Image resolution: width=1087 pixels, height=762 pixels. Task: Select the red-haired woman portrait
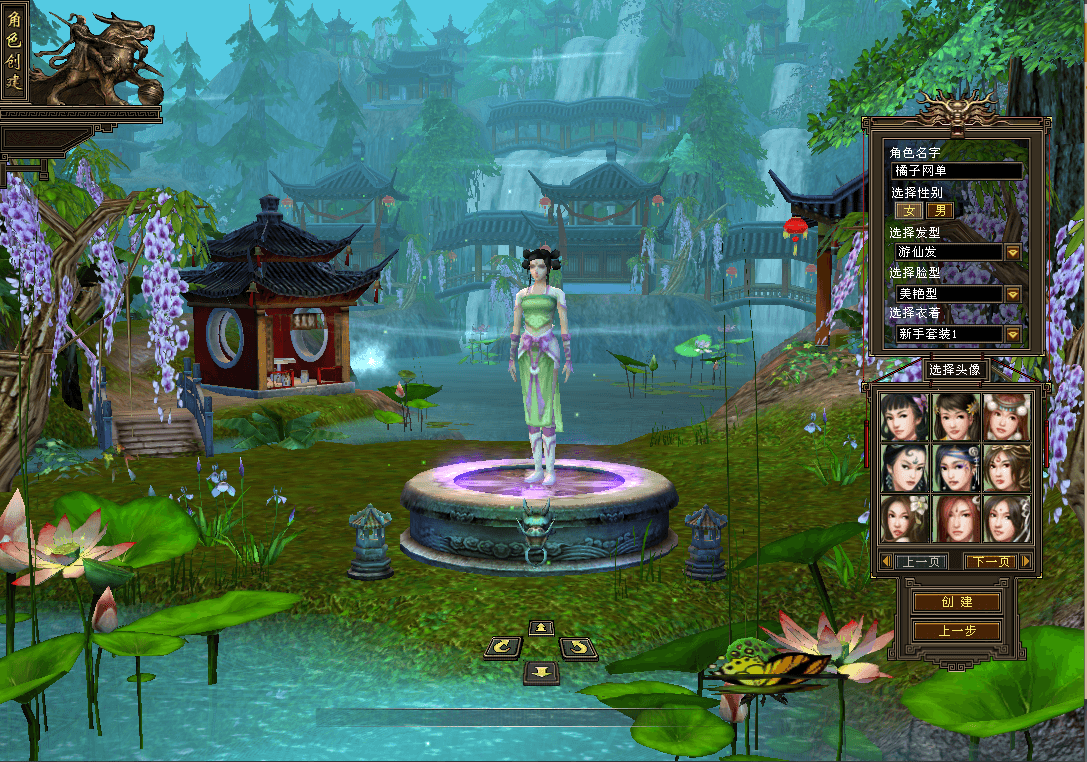pos(956,519)
